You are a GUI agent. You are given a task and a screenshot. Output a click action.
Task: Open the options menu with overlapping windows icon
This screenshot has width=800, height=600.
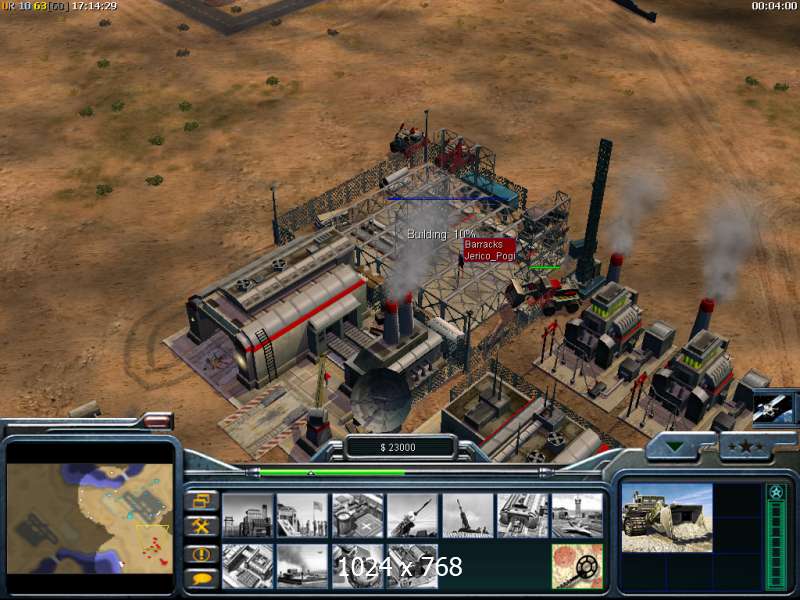[x=201, y=501]
